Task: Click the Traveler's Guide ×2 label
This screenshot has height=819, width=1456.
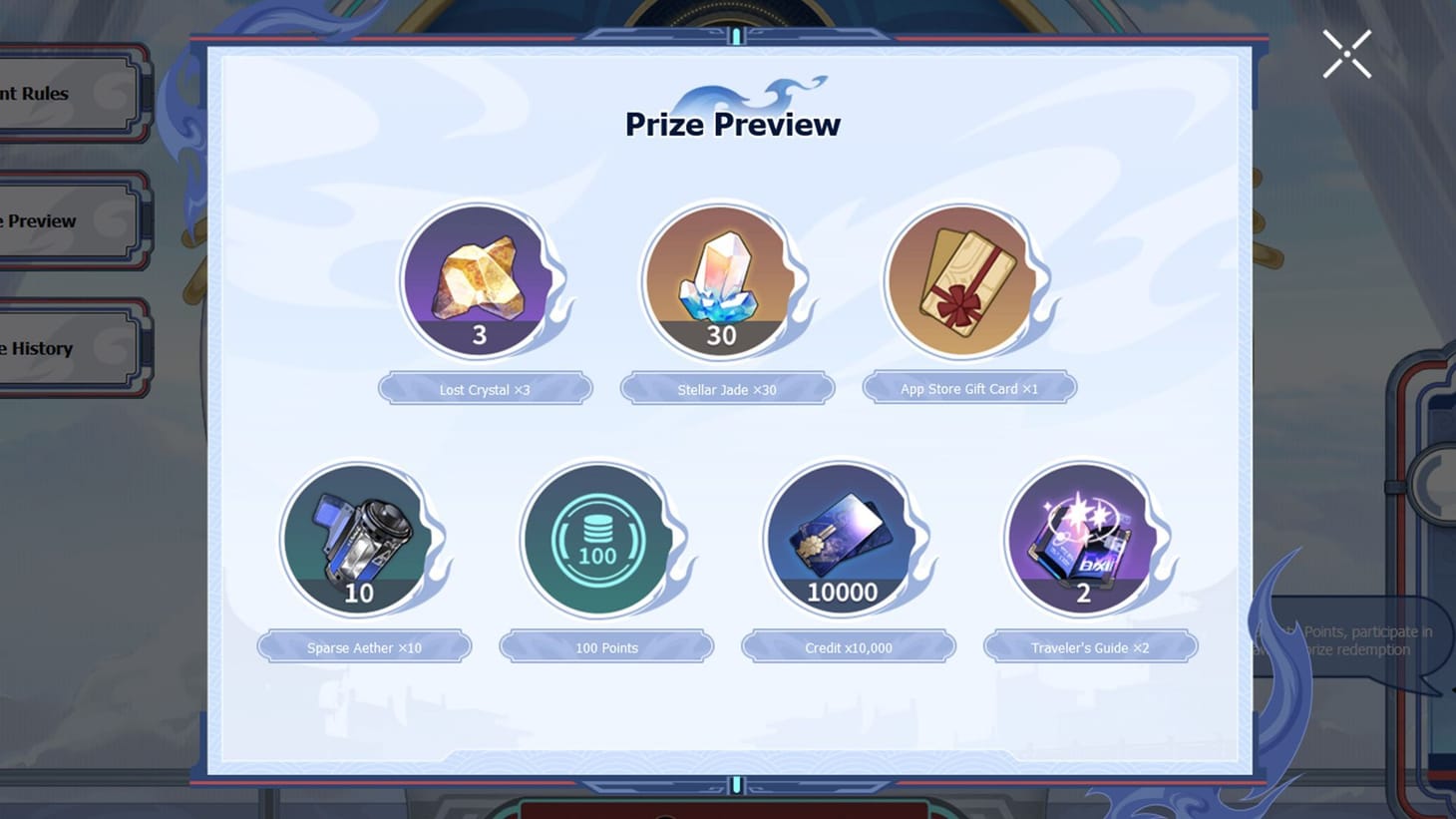Action: tap(1090, 647)
